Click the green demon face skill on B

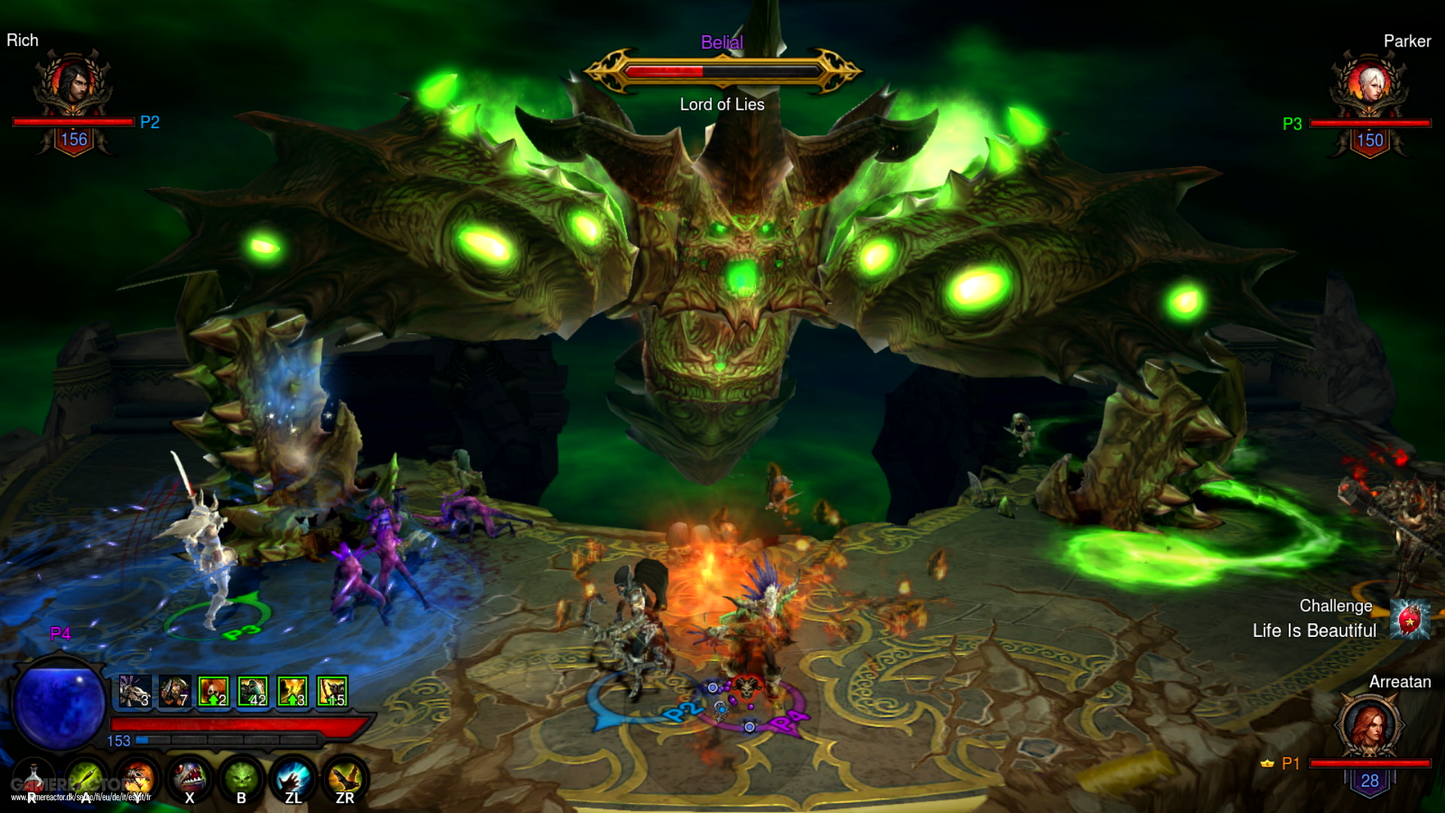pos(242,777)
